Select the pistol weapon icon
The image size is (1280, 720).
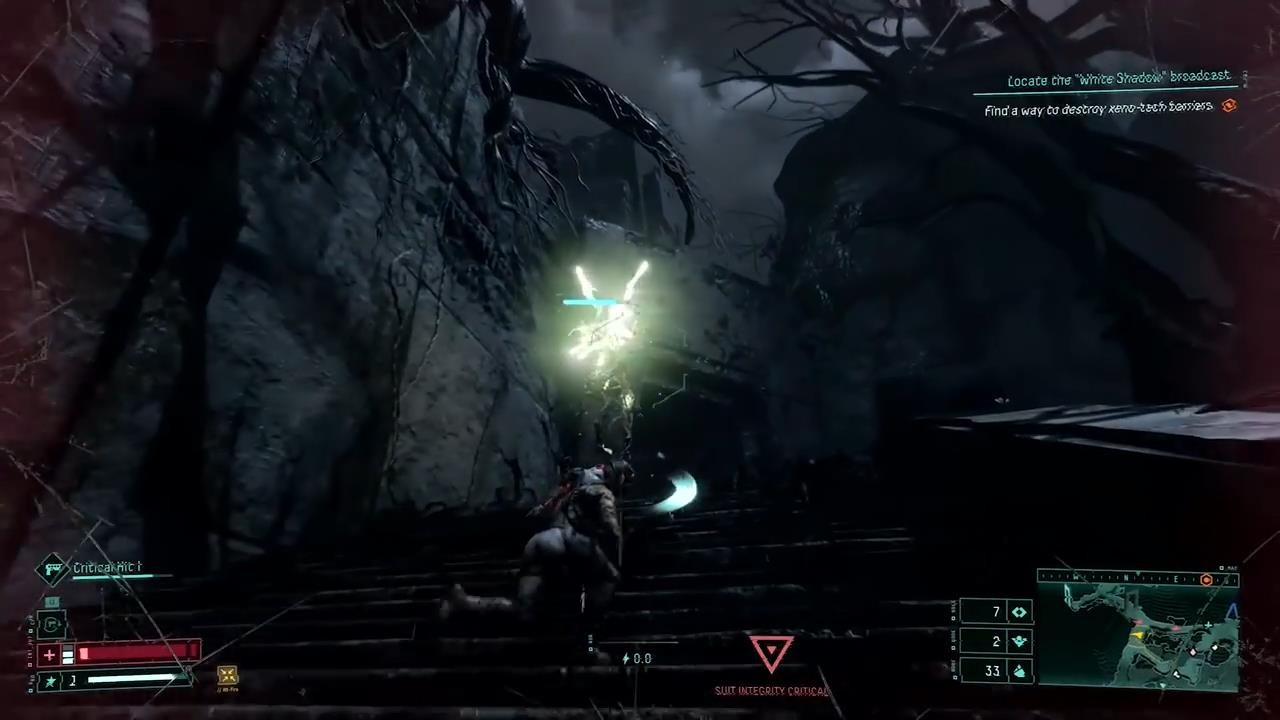(52, 569)
